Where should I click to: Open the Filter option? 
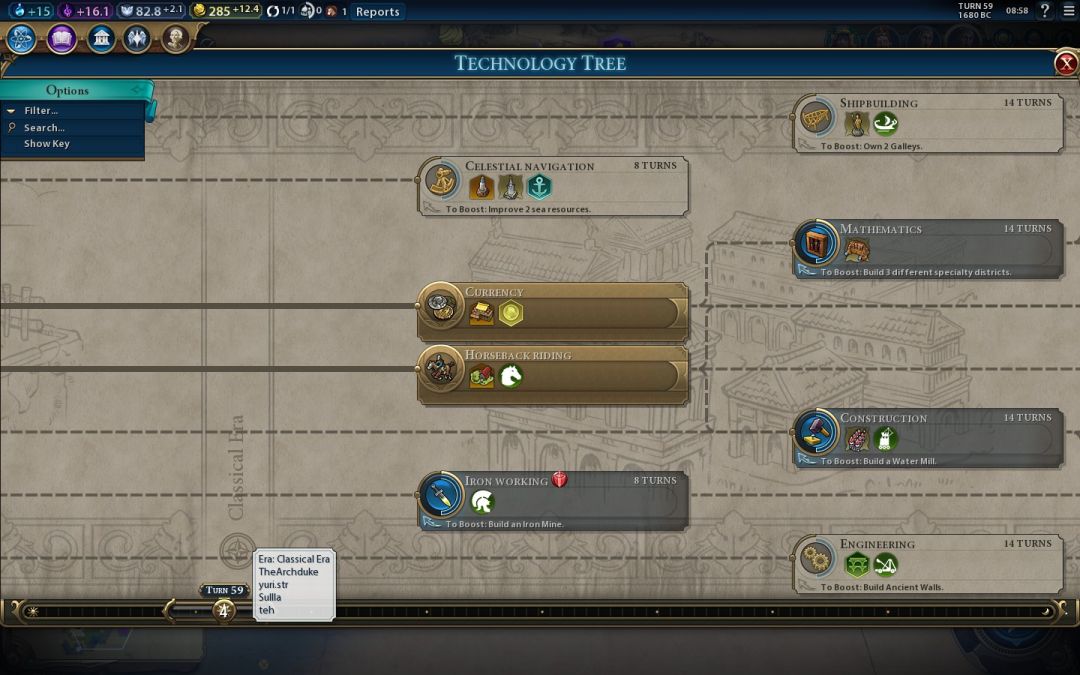pos(41,111)
